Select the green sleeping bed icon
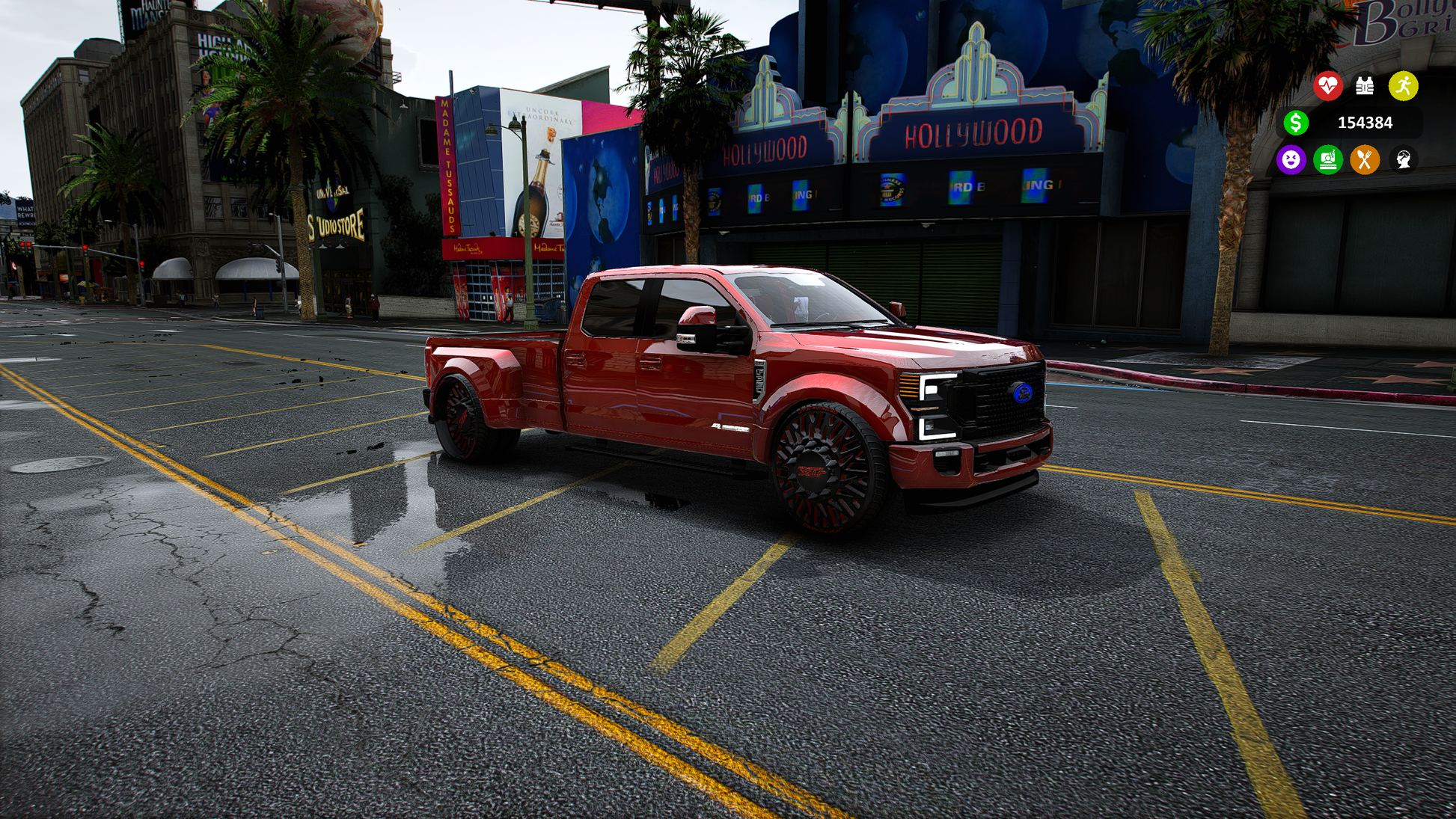 point(1328,159)
